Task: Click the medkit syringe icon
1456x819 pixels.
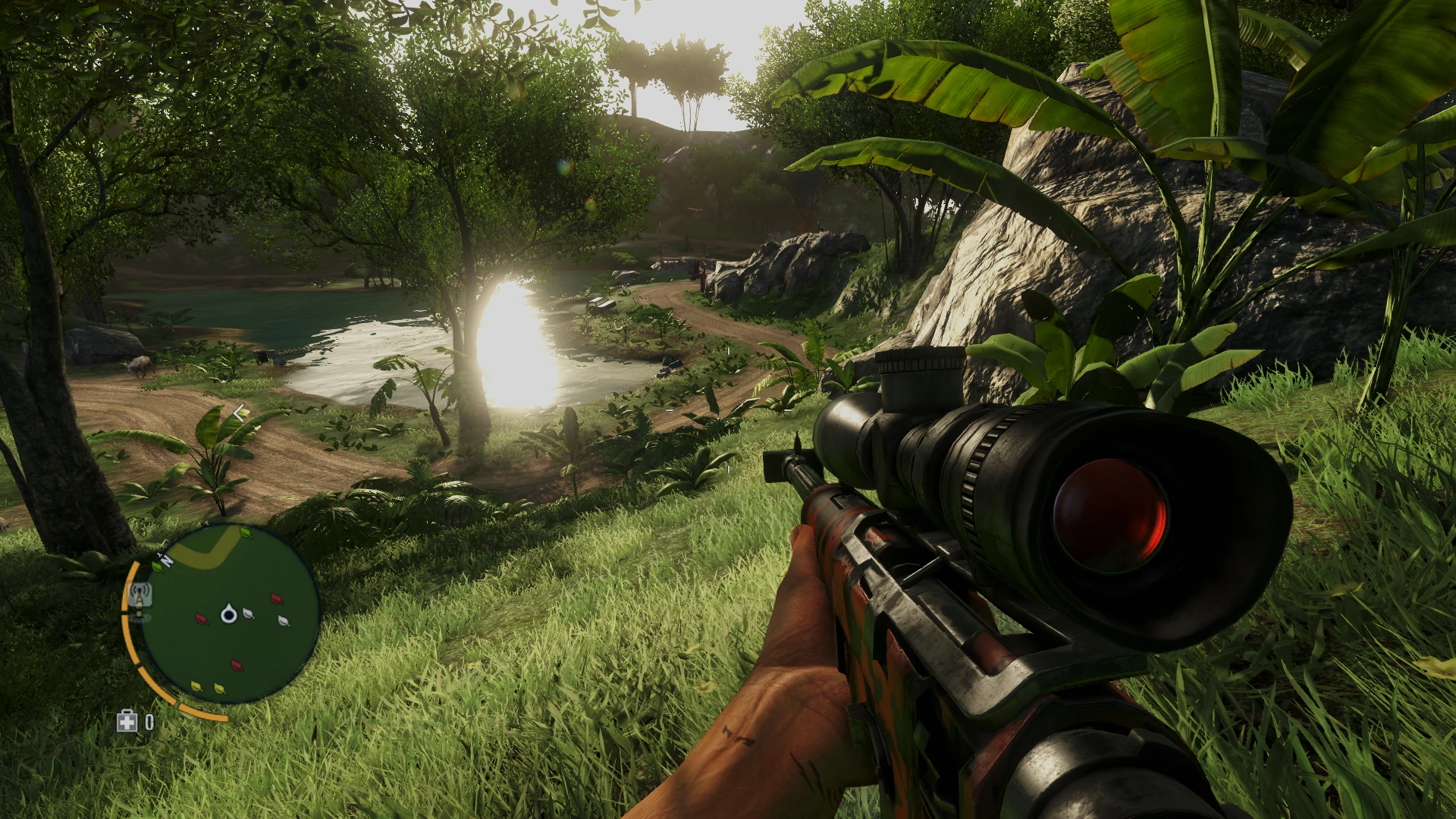Action: pyautogui.click(x=127, y=721)
